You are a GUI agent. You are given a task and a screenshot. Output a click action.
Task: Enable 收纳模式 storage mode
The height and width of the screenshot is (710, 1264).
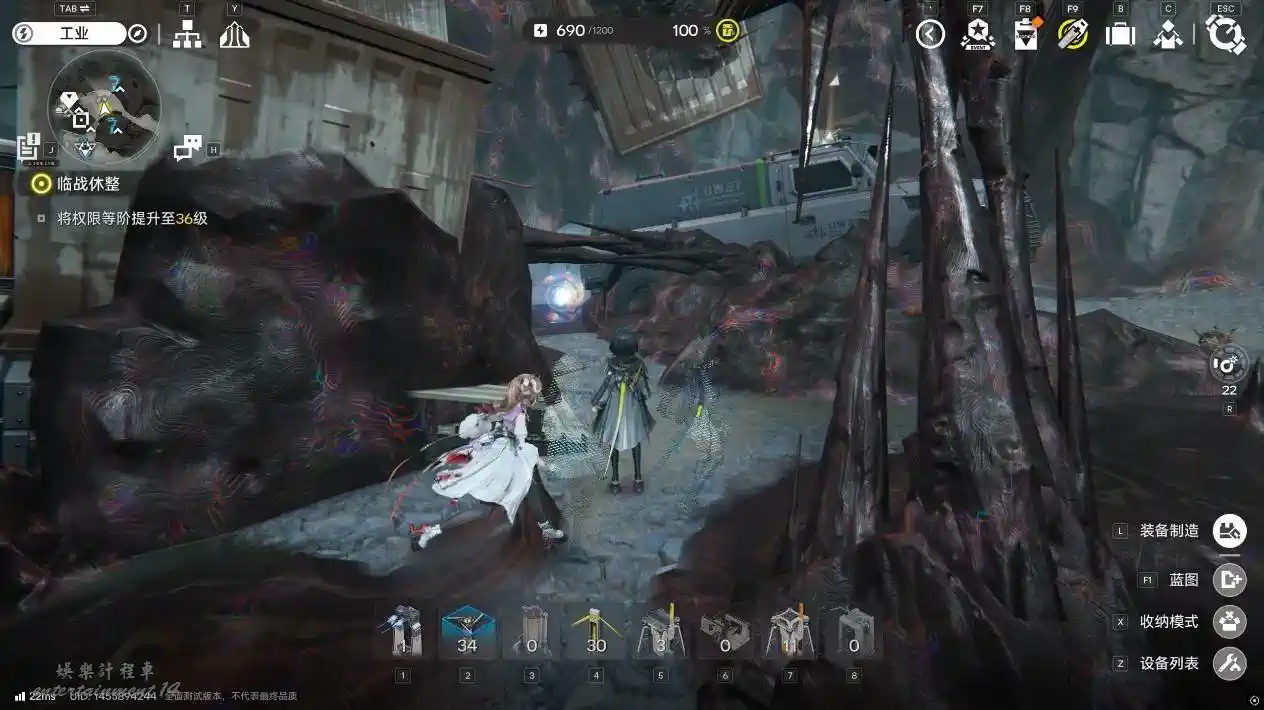1229,621
